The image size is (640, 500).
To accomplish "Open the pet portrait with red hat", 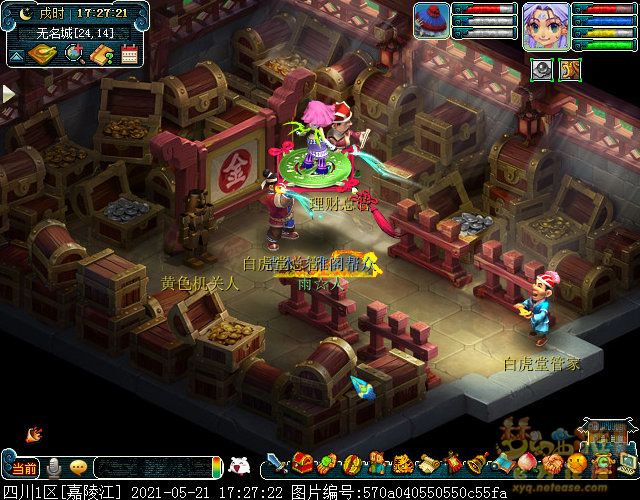I will [433, 22].
